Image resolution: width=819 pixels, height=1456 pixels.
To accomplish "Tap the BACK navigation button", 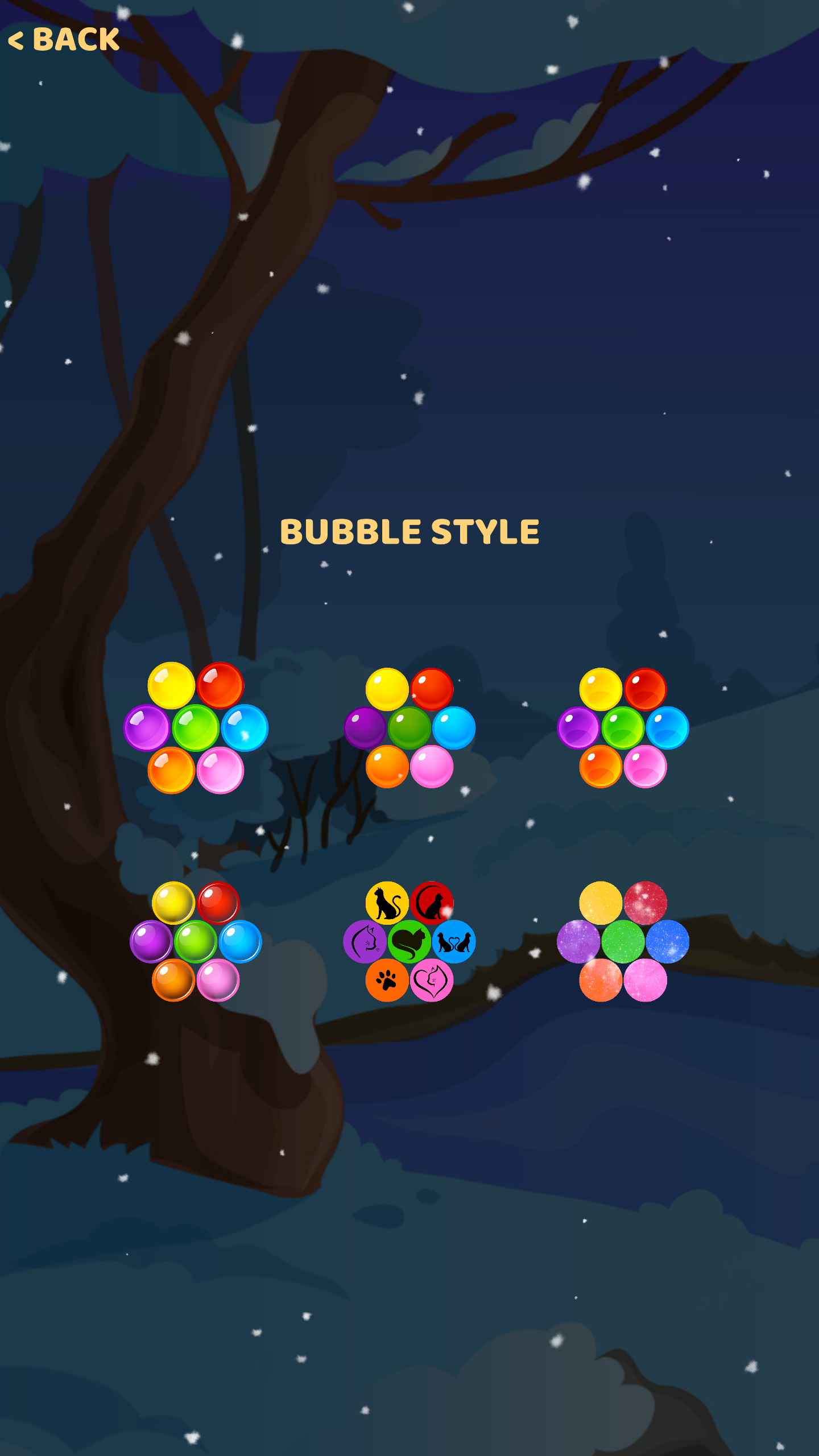I will [64, 40].
